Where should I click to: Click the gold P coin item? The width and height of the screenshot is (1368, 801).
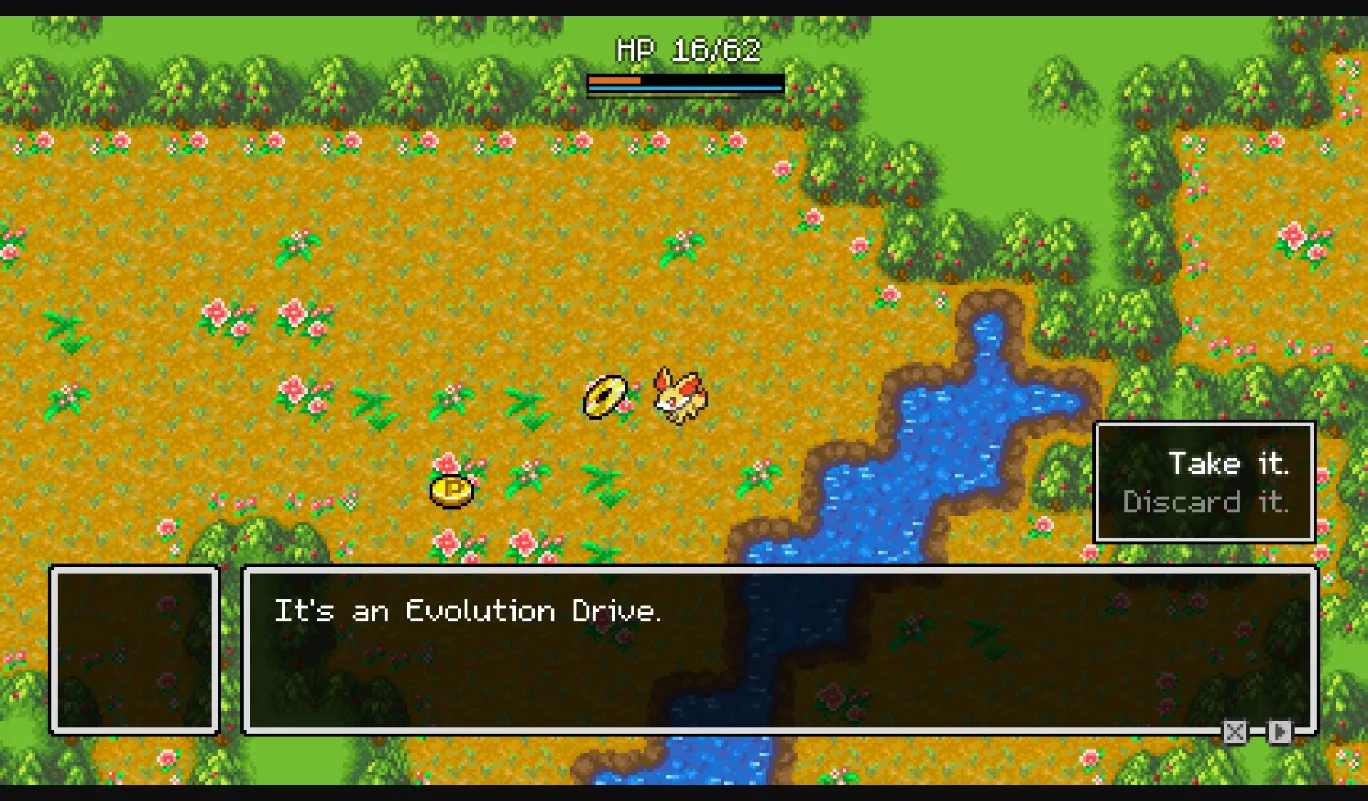pyautogui.click(x=451, y=489)
